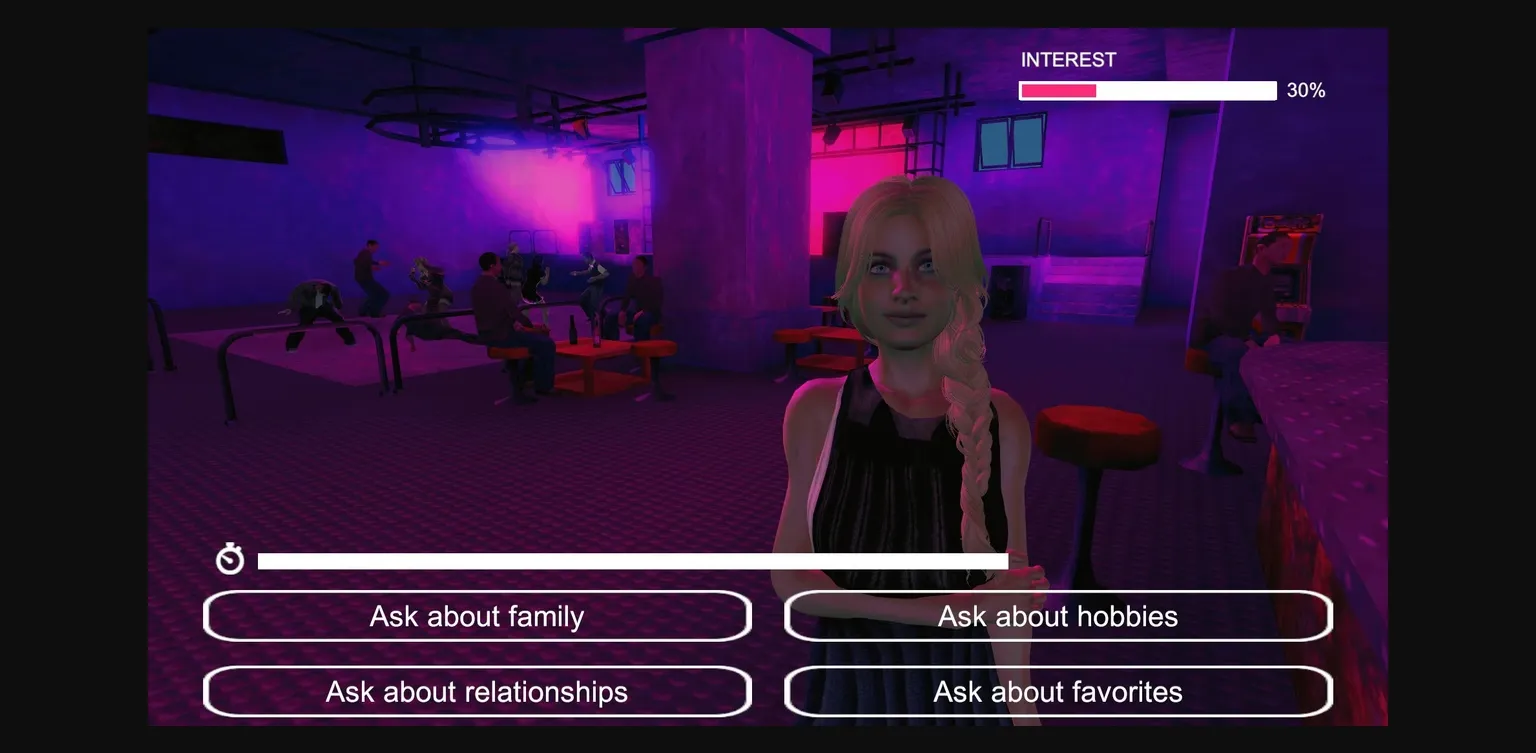Select the 'Ask about hobbies' option
Image resolution: width=1536 pixels, height=753 pixels.
coord(1057,616)
